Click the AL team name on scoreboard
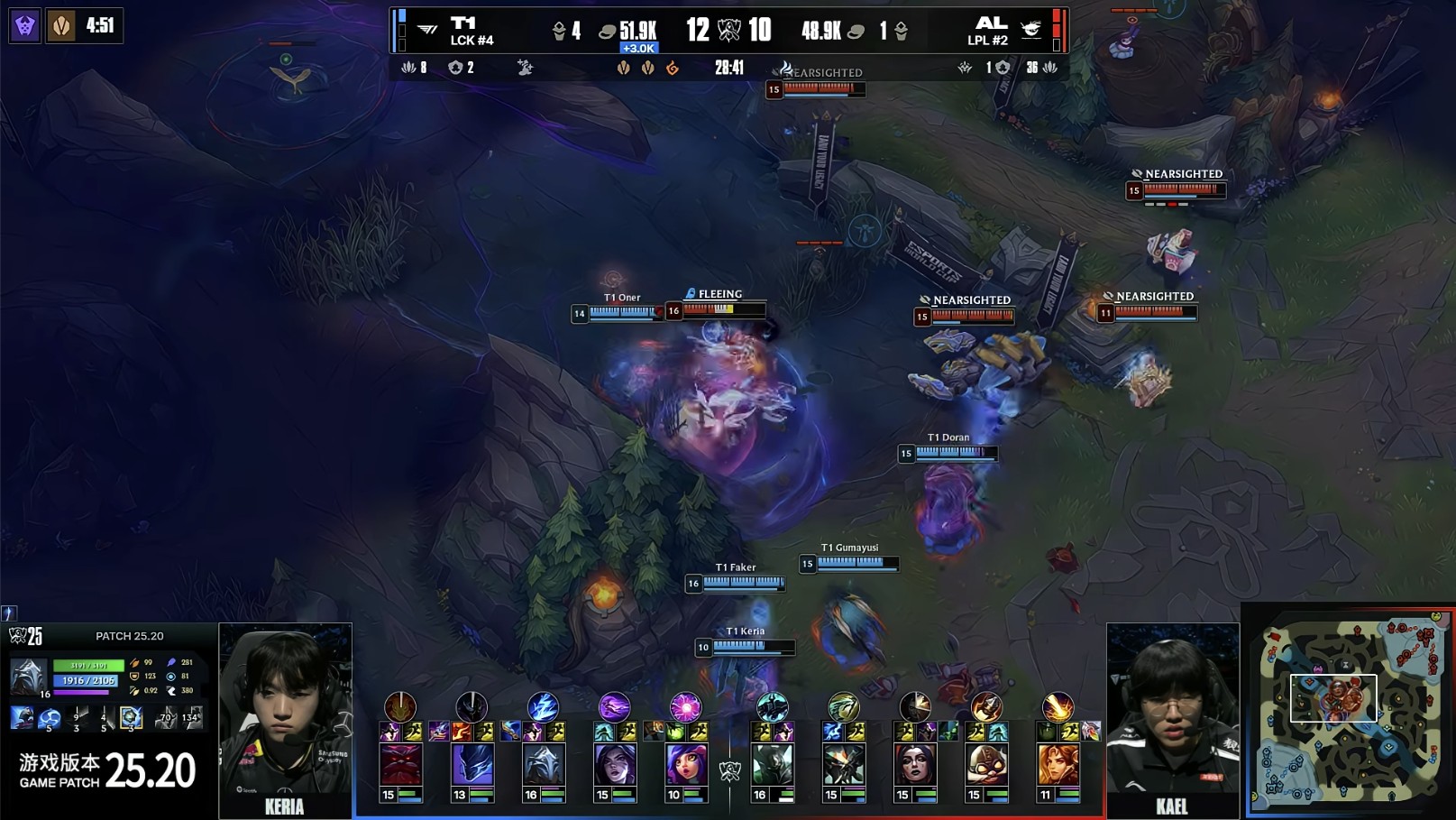The image size is (1456, 820). [x=990, y=23]
